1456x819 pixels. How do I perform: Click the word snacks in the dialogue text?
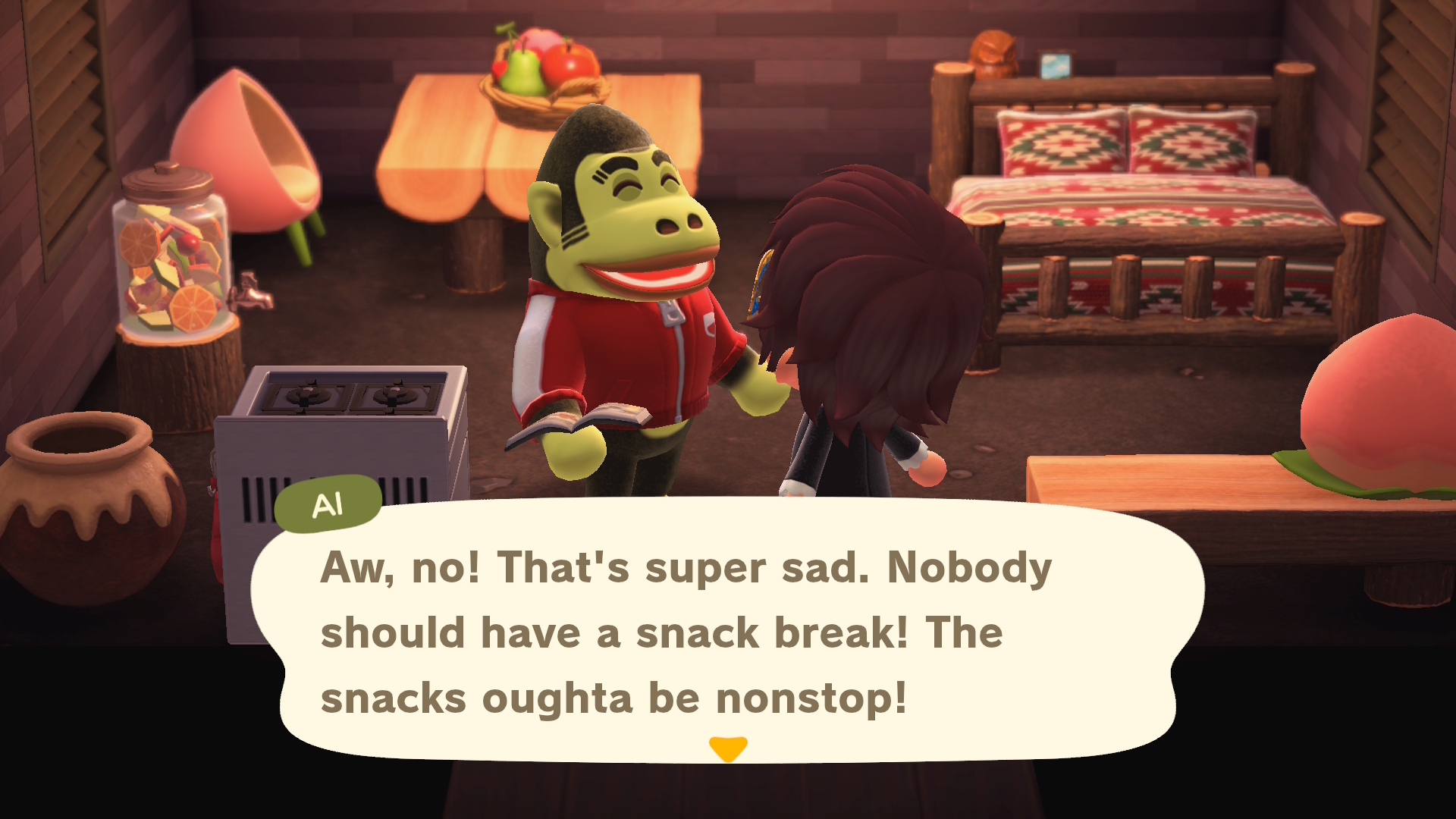pos(394,698)
